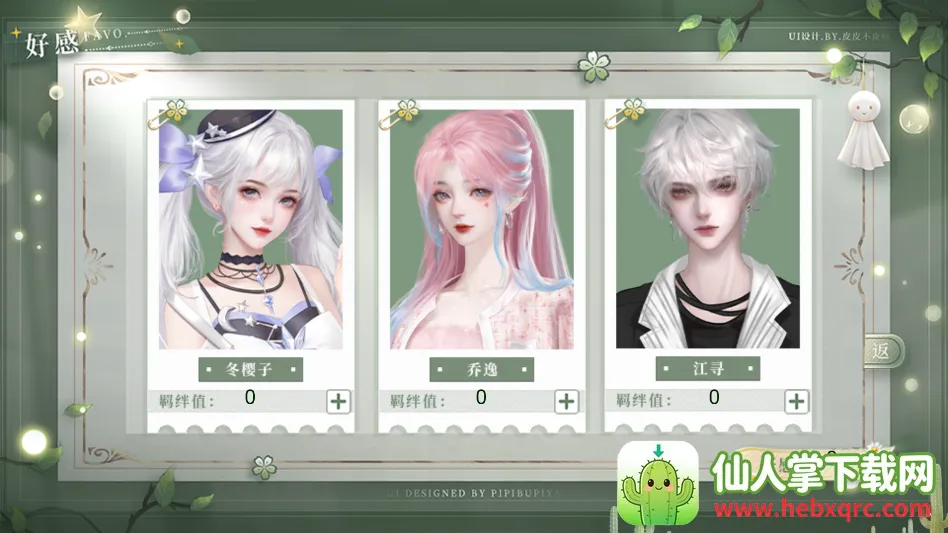948x533 pixels.
Task: Add bond points to 冬樱子 with plus
Action: point(339,401)
